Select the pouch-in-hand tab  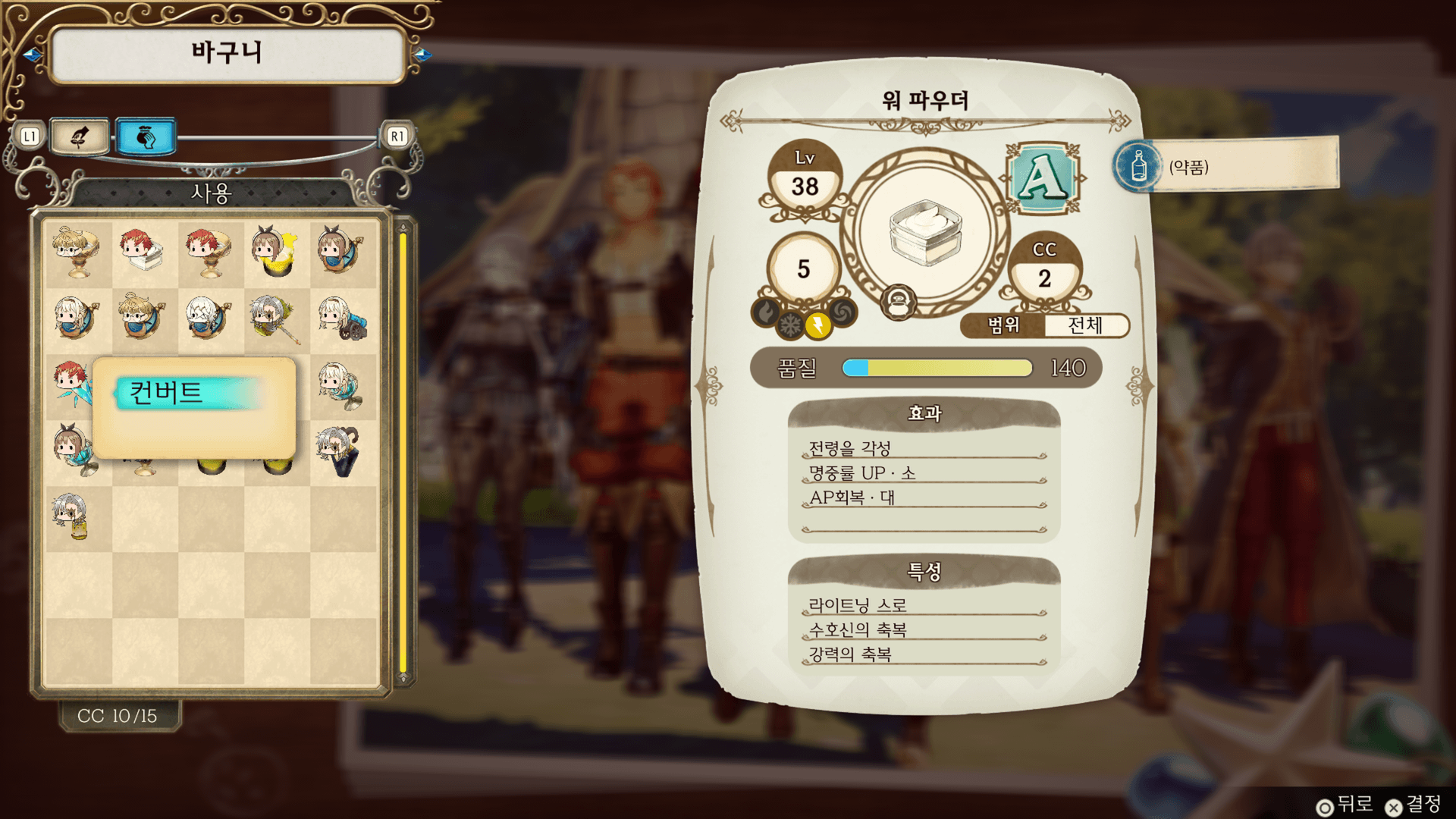[x=146, y=136]
